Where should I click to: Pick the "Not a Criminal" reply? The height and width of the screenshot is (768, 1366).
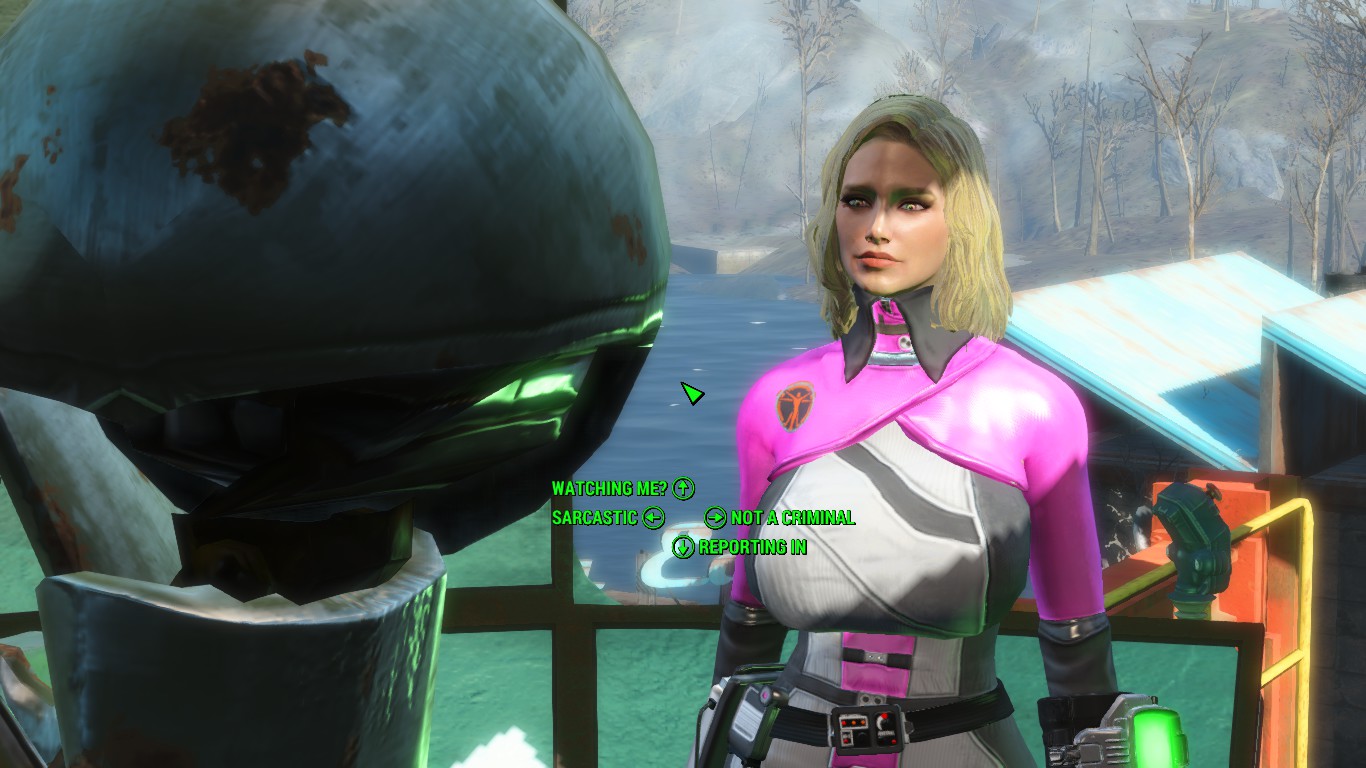click(x=792, y=517)
